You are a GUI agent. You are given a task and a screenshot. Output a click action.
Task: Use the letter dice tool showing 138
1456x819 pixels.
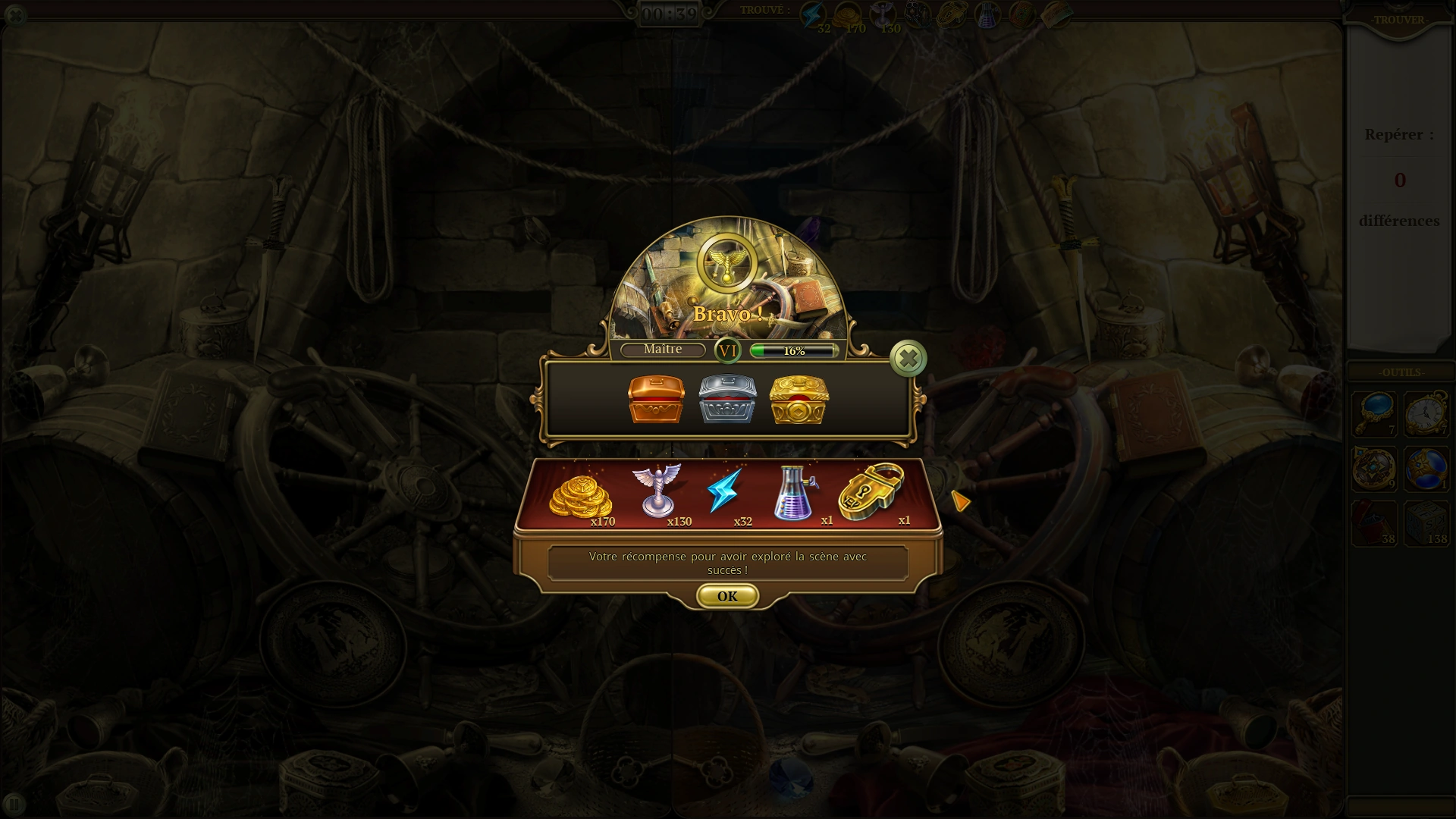pyautogui.click(x=1427, y=523)
